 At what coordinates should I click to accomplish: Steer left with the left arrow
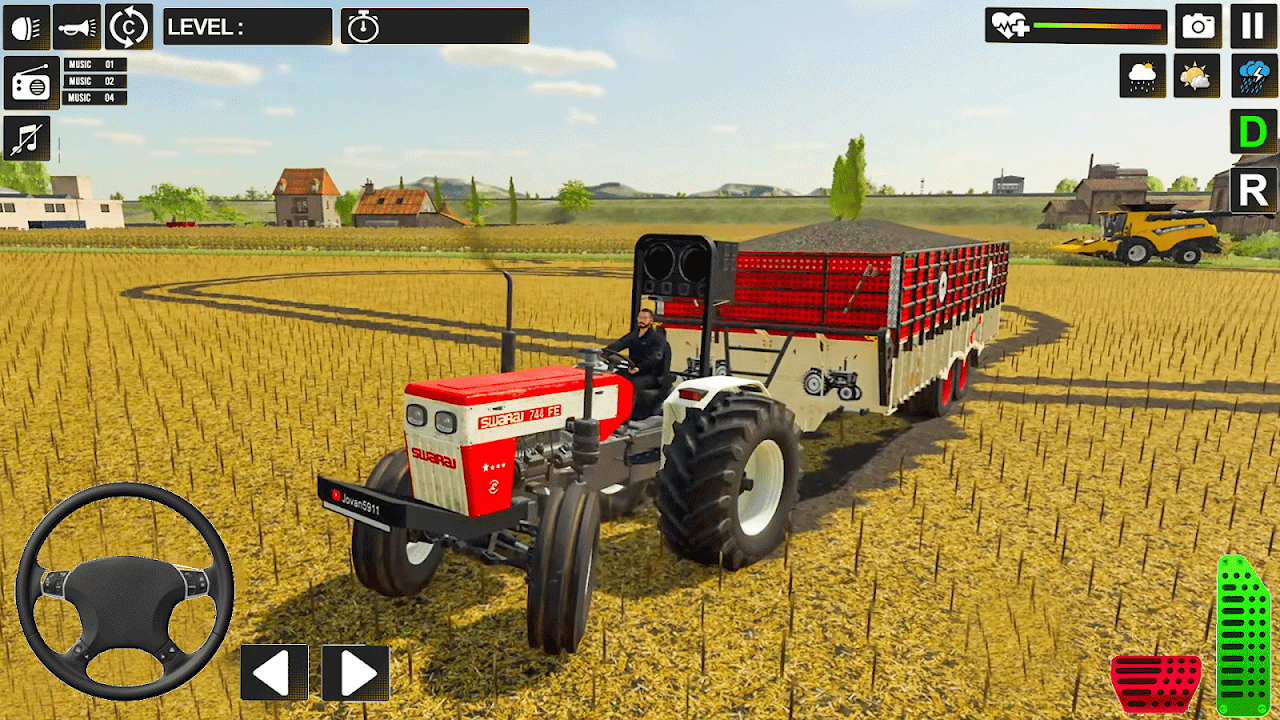click(274, 672)
